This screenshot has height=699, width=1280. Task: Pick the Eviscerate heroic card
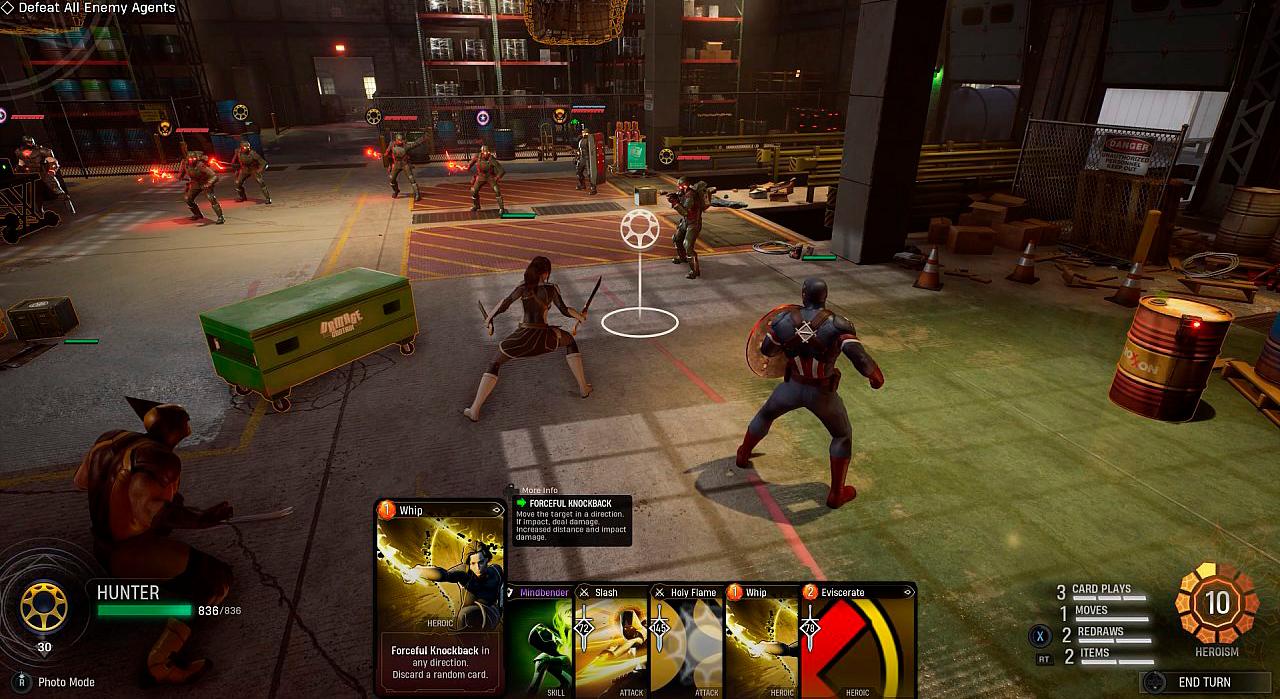(858, 640)
